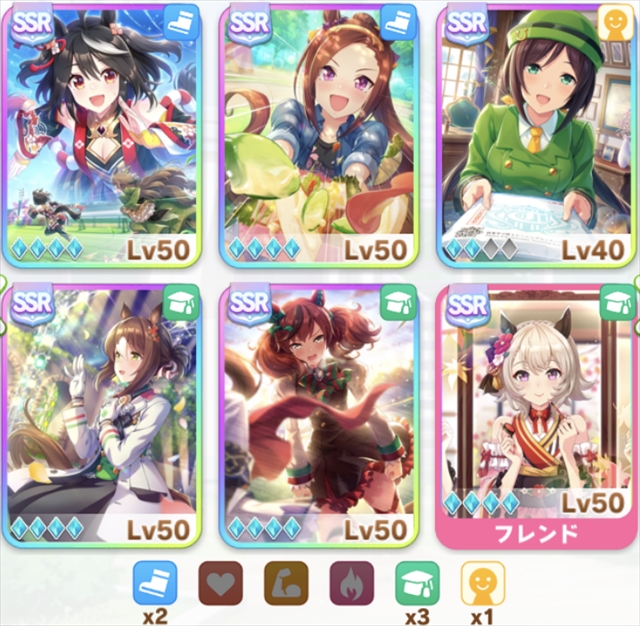Click the heart stamina type icon

coord(220,583)
